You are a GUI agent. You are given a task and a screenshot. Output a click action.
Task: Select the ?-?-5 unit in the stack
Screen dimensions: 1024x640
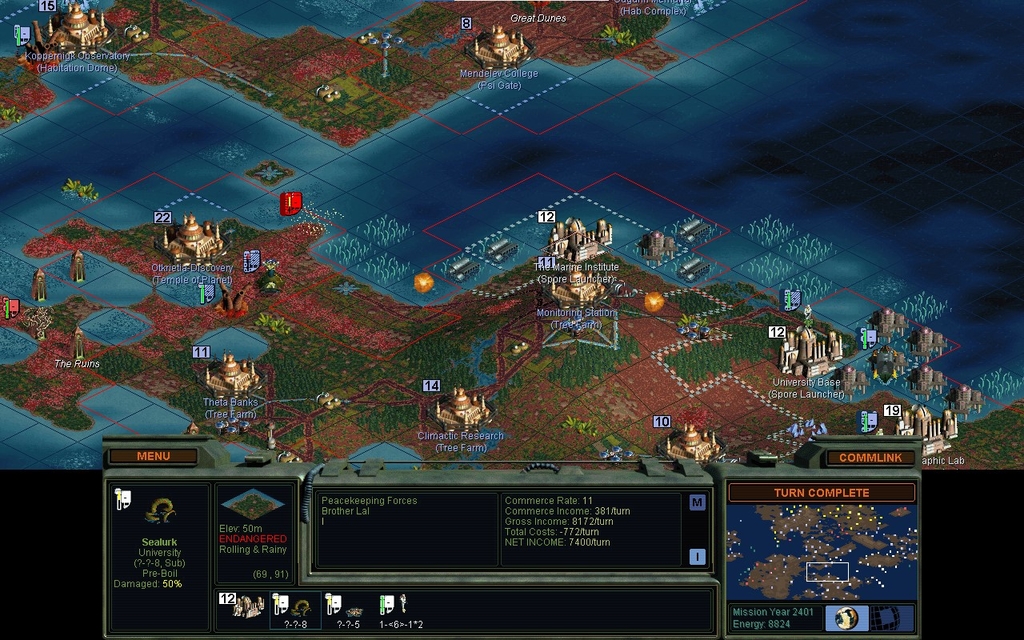pyautogui.click(x=347, y=607)
